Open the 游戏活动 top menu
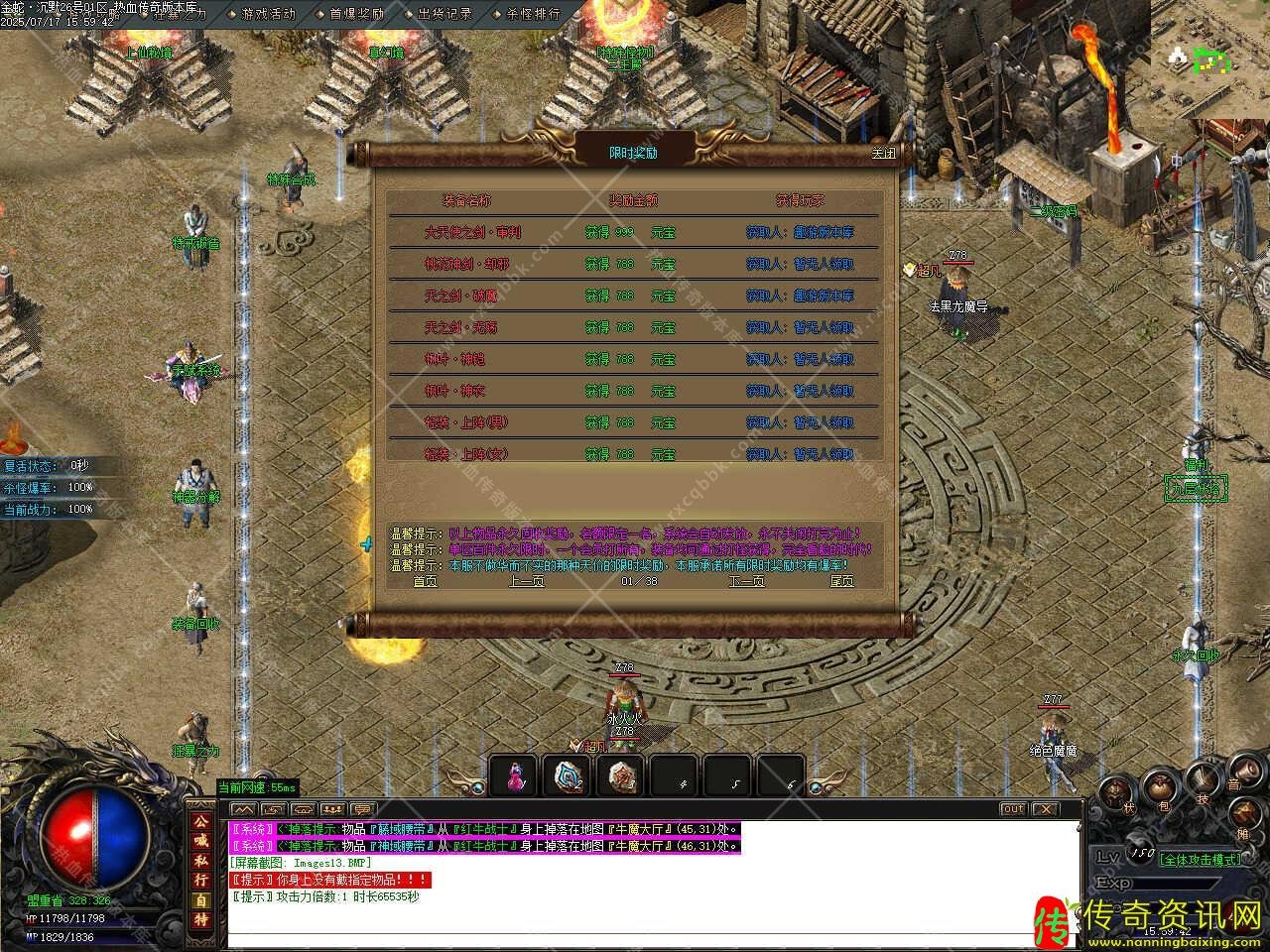 pos(268,14)
